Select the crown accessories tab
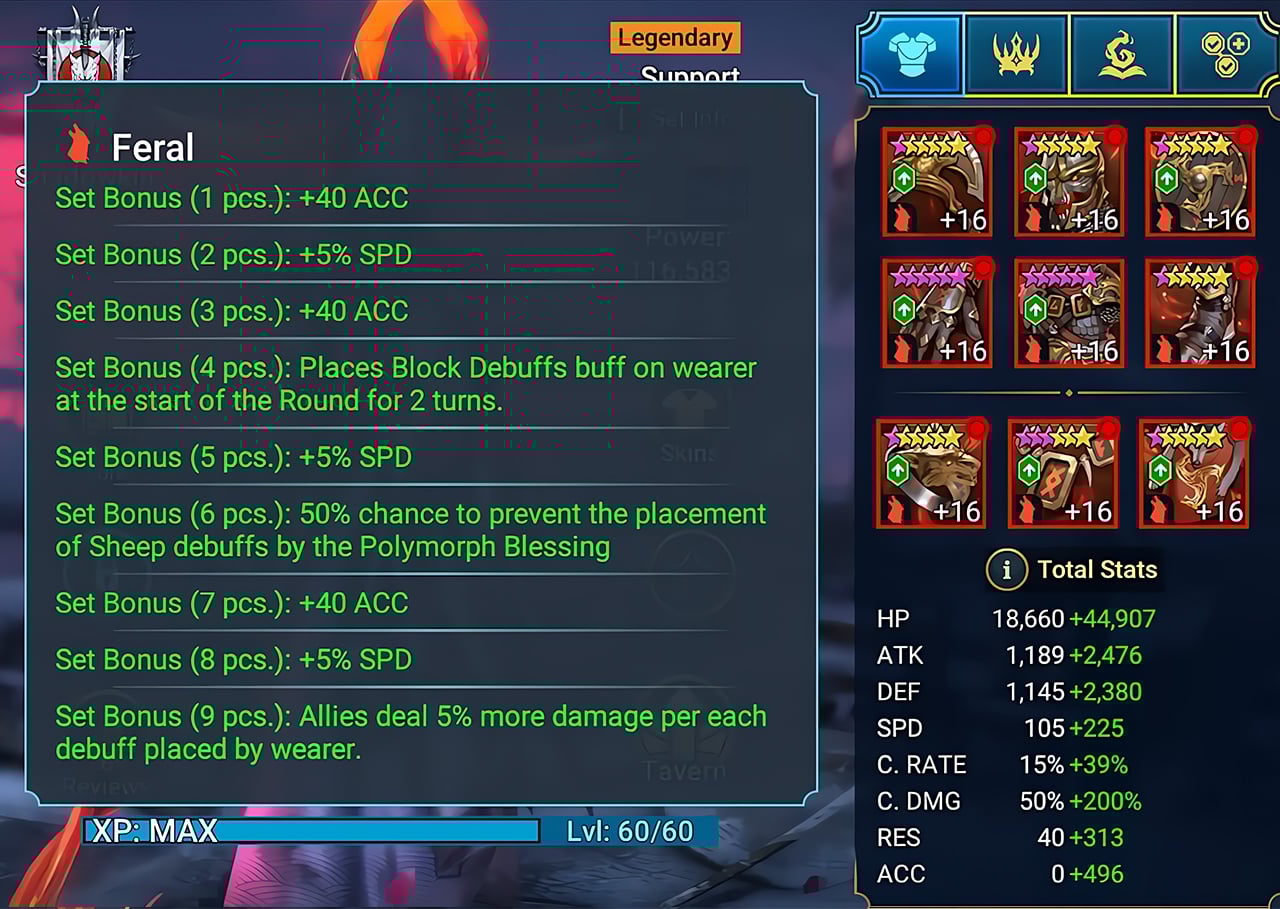This screenshot has width=1280, height=909. pos(1016,56)
